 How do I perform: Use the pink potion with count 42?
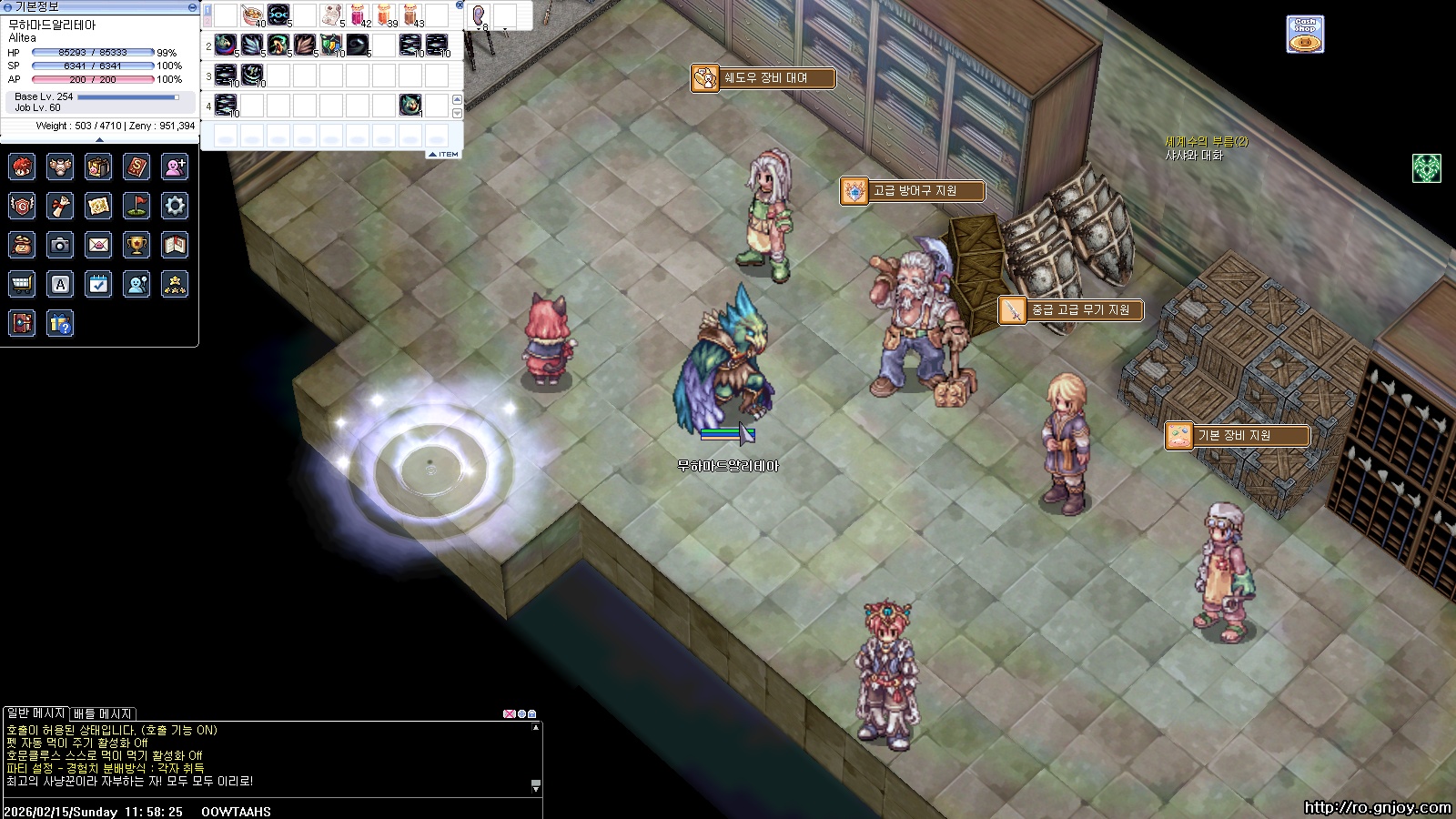(x=358, y=15)
